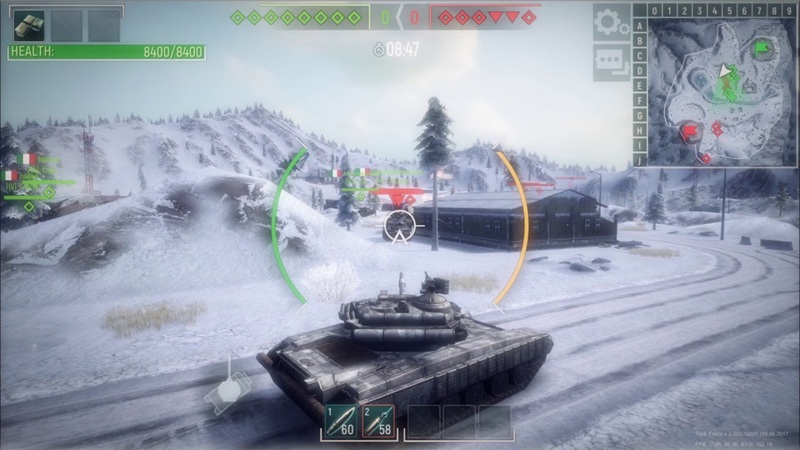Image resolution: width=800 pixels, height=450 pixels.
Task: Select ammo slot 1 with 60 shells
Action: (x=339, y=421)
